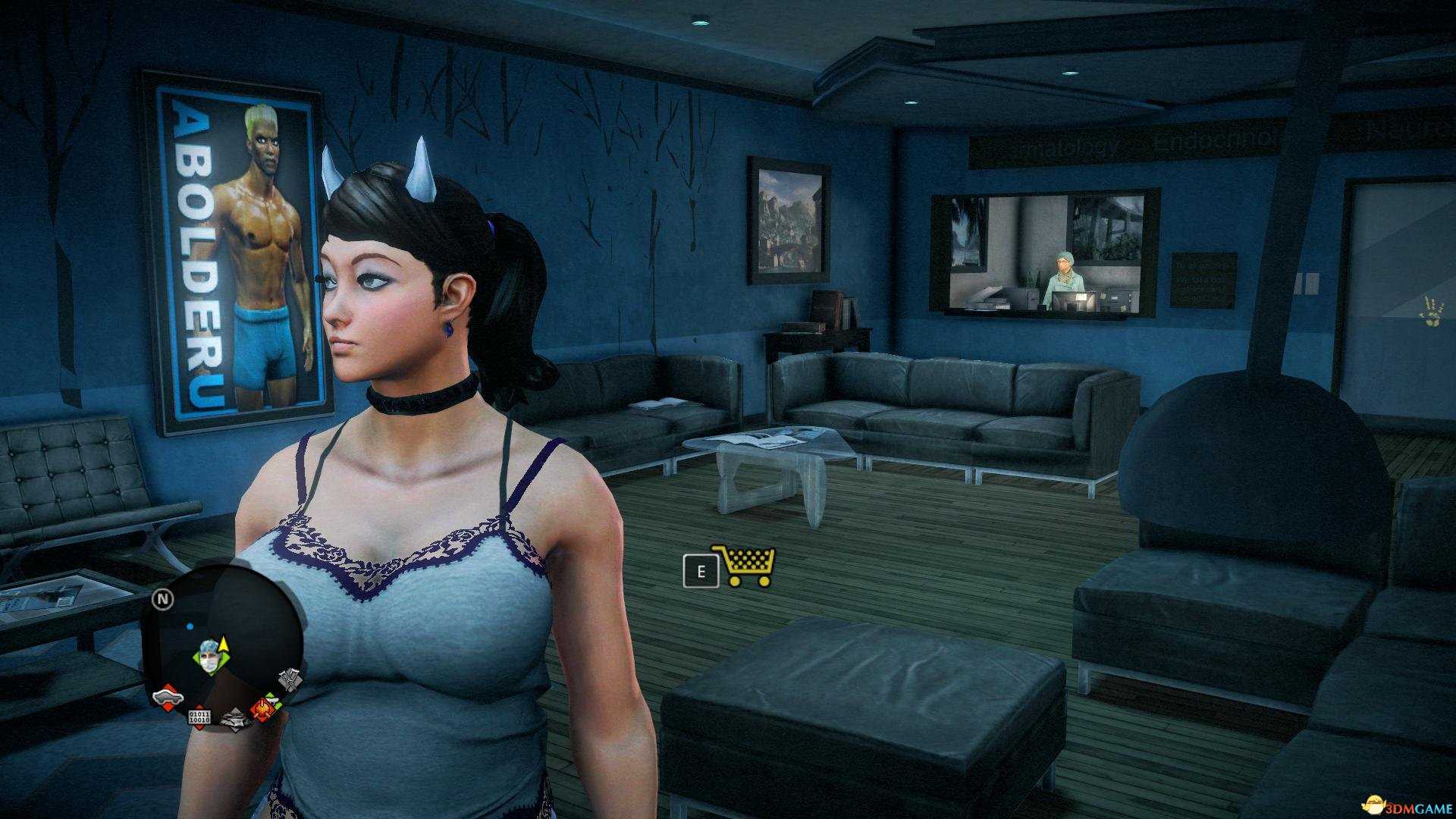Click the yellow shopping cart icon
Screen dimensions: 1456x819
pos(744,566)
